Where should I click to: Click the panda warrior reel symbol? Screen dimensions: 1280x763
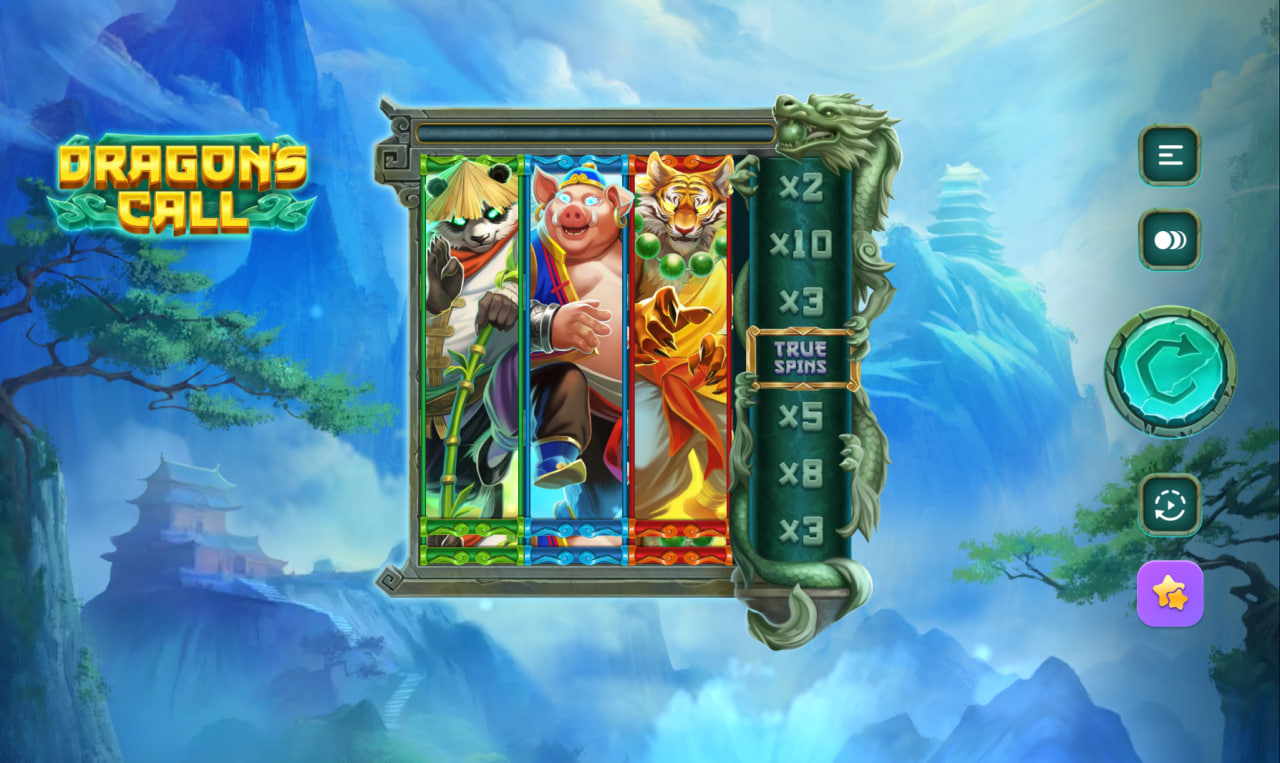pyautogui.click(x=470, y=340)
